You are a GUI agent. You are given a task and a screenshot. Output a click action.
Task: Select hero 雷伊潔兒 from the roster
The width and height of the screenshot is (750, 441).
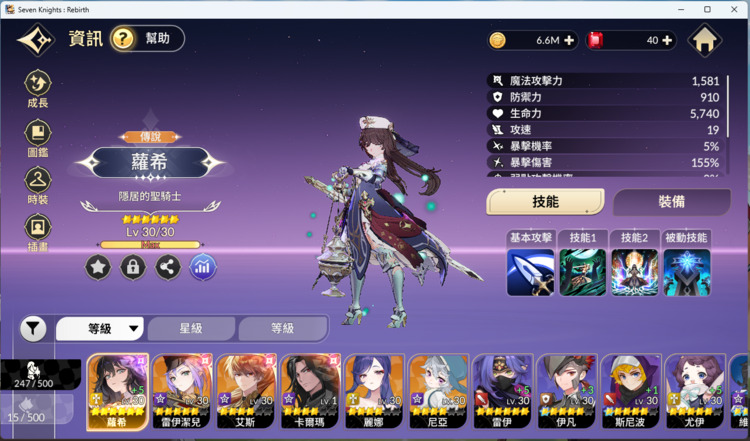pyautogui.click(x=183, y=388)
